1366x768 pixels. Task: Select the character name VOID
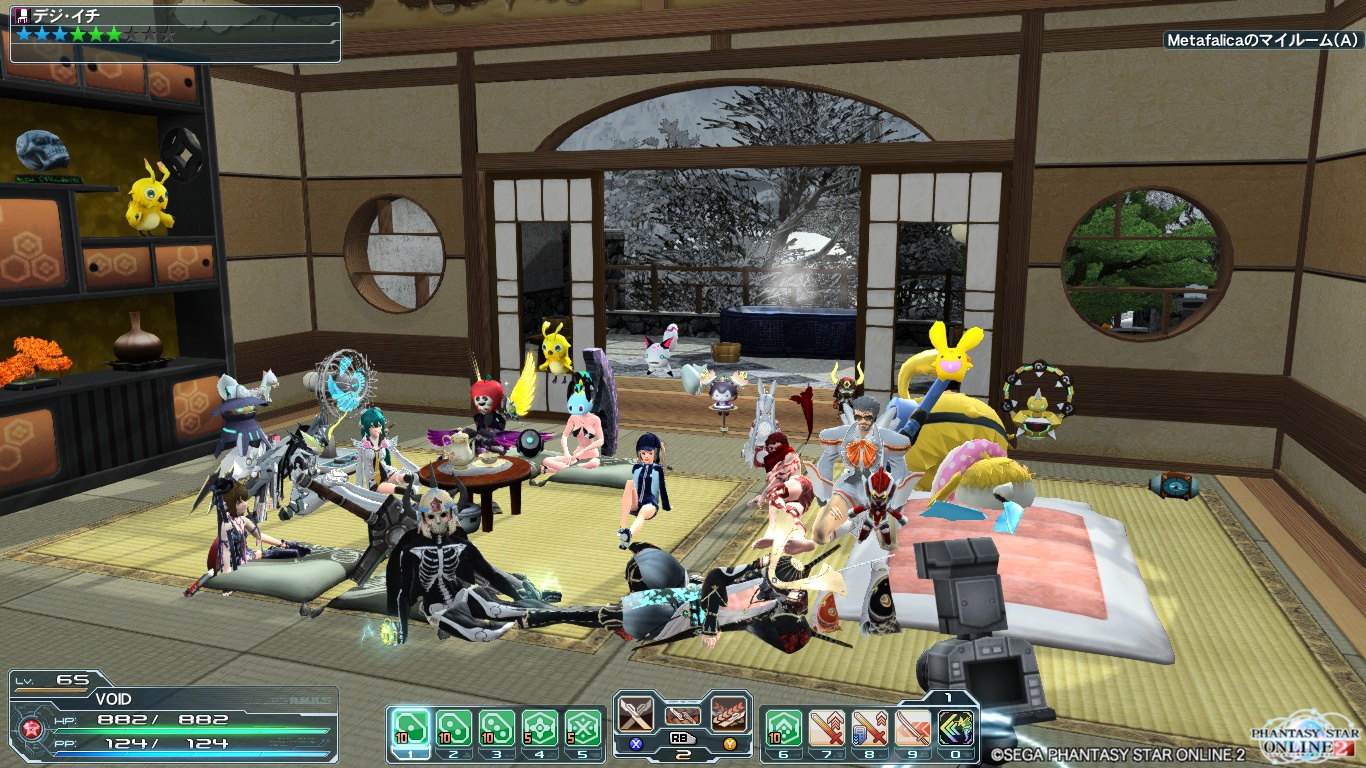113,699
